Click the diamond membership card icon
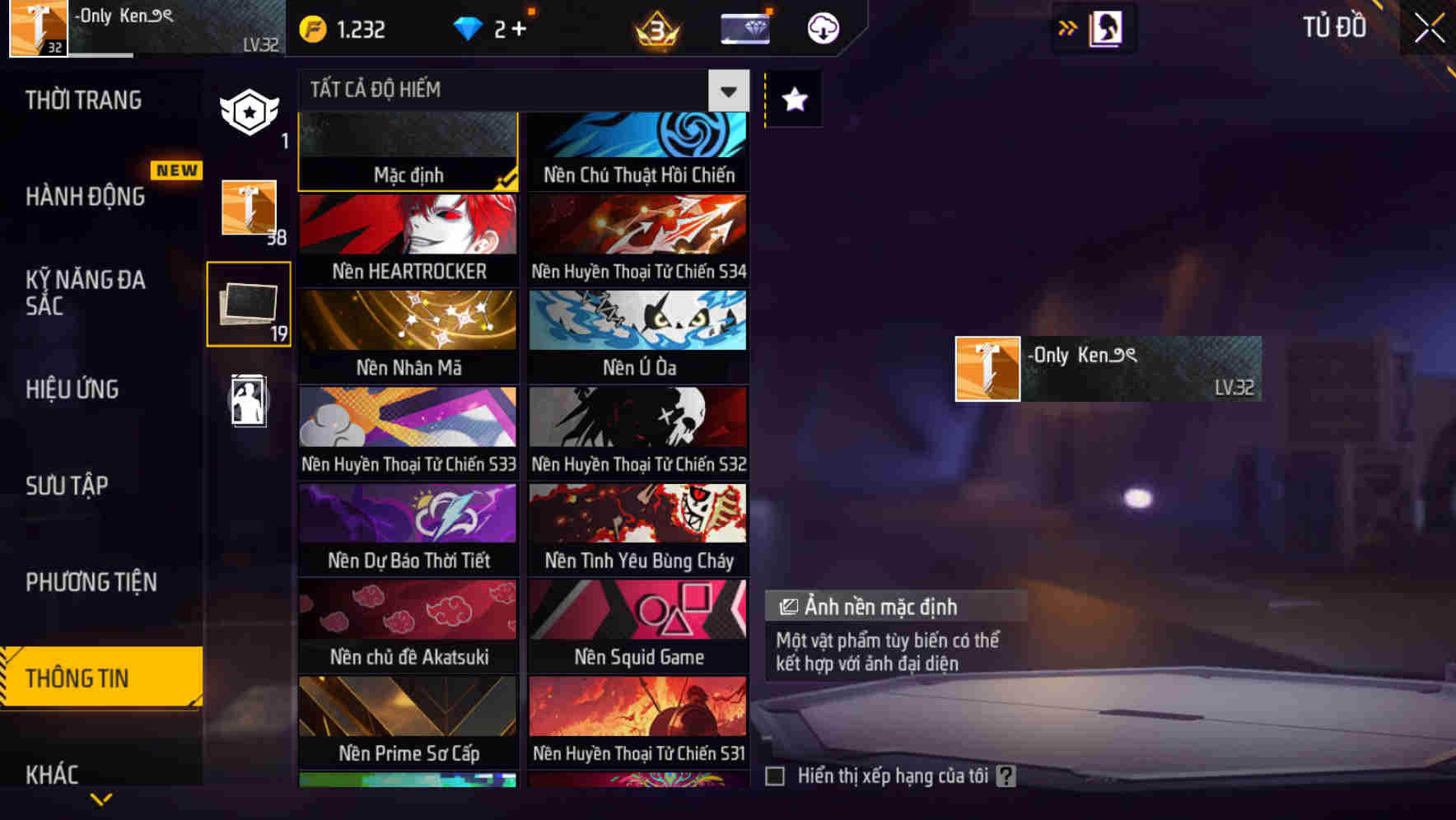1456x820 pixels. 744,28
